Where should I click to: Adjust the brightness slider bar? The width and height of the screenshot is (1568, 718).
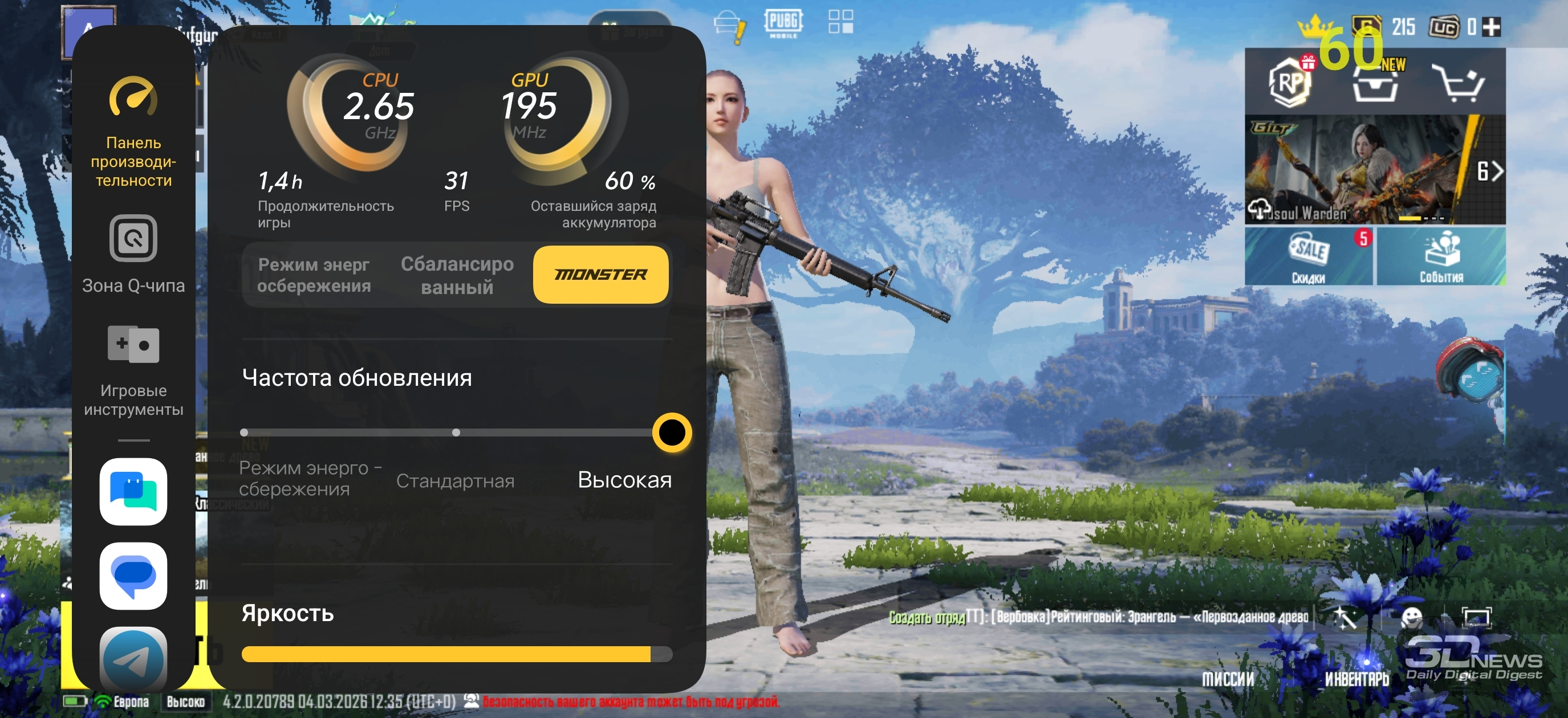pos(457,654)
